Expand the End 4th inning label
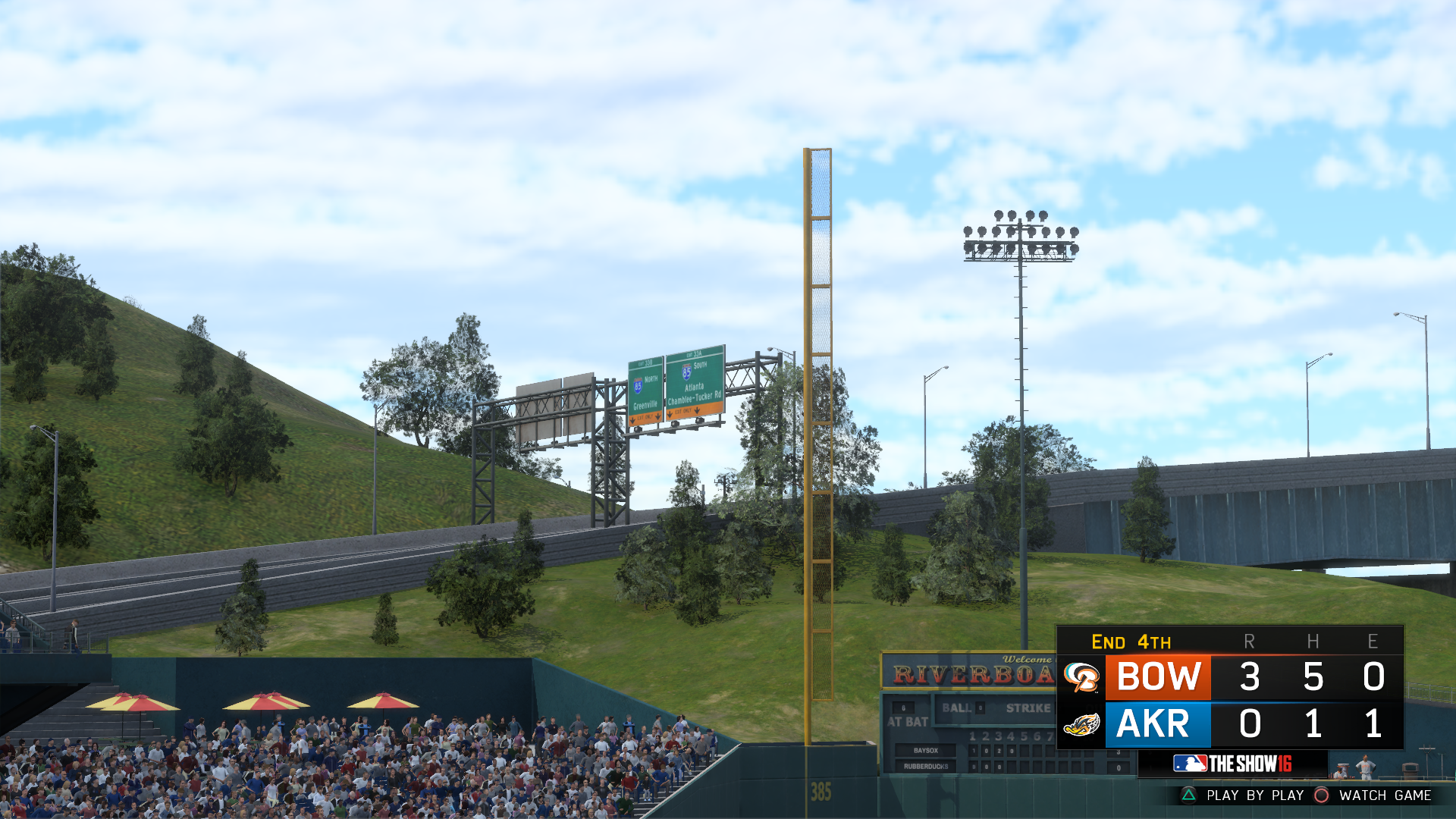 tap(1131, 642)
